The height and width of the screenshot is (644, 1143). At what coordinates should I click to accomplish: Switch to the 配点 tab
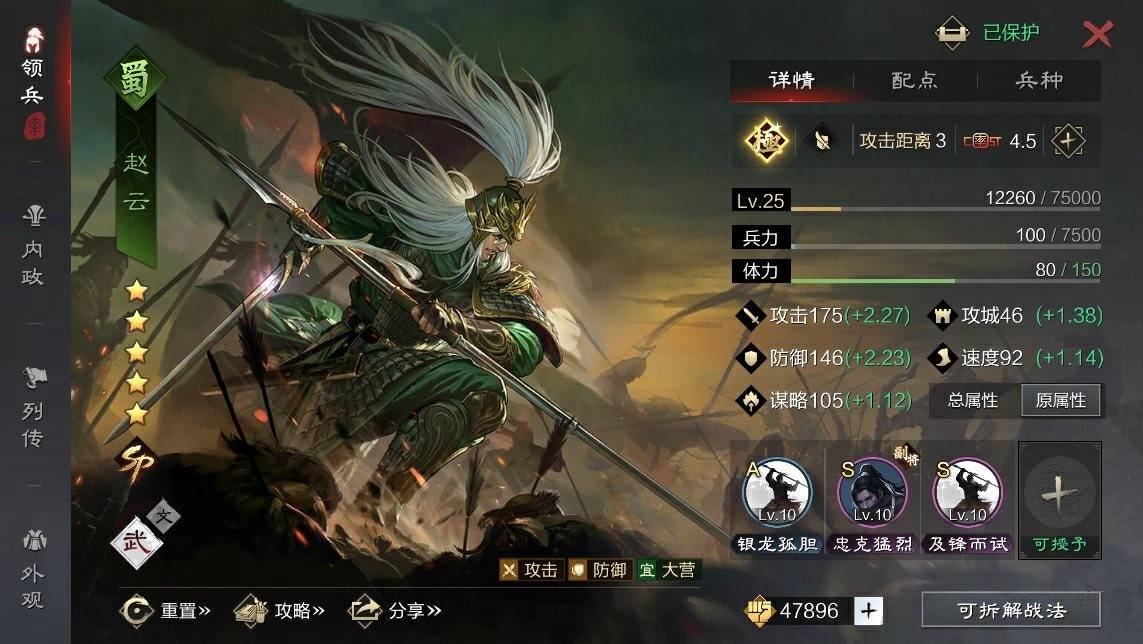pos(914,81)
